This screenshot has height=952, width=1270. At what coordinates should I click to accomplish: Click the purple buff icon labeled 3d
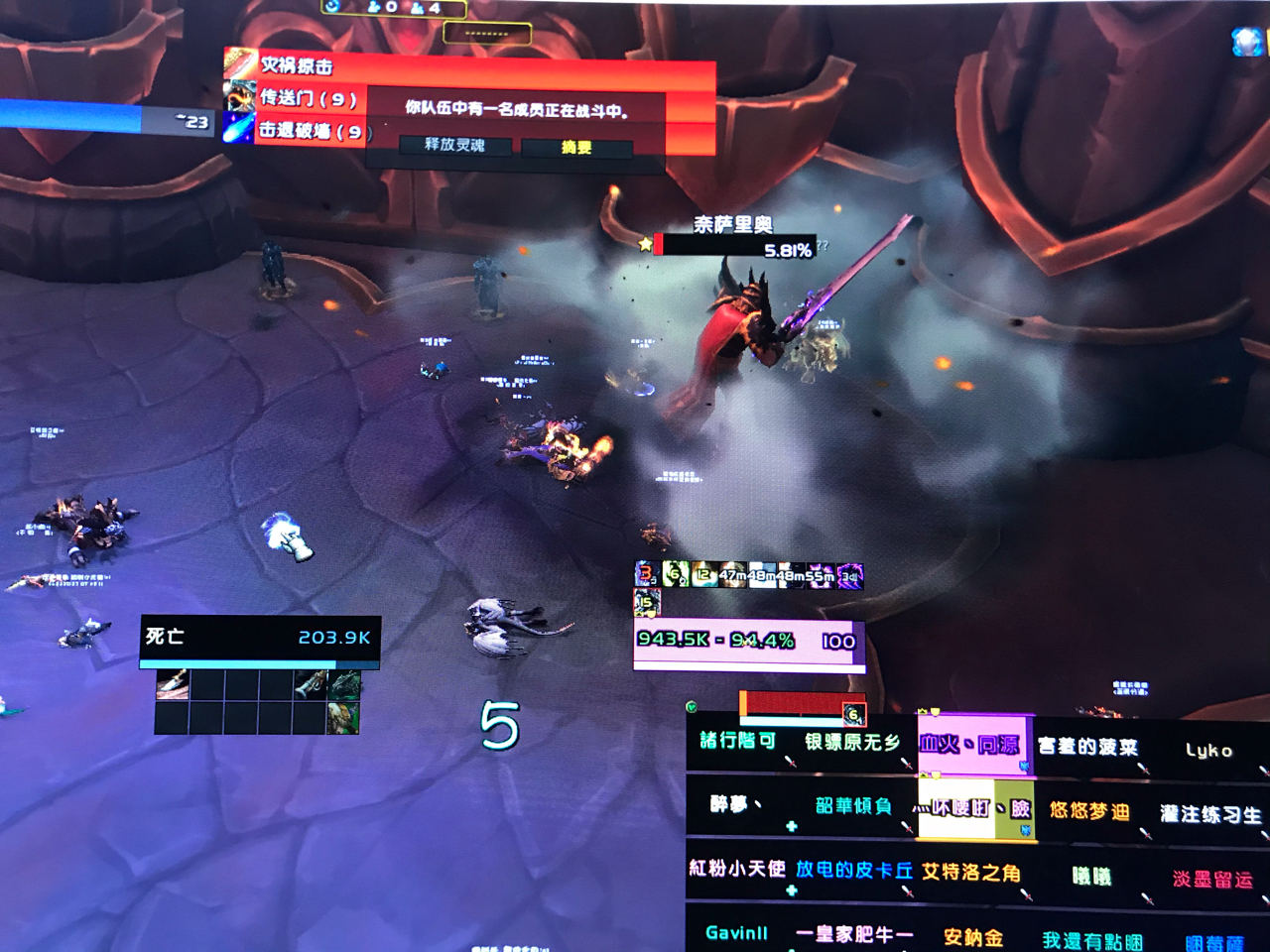coord(848,575)
